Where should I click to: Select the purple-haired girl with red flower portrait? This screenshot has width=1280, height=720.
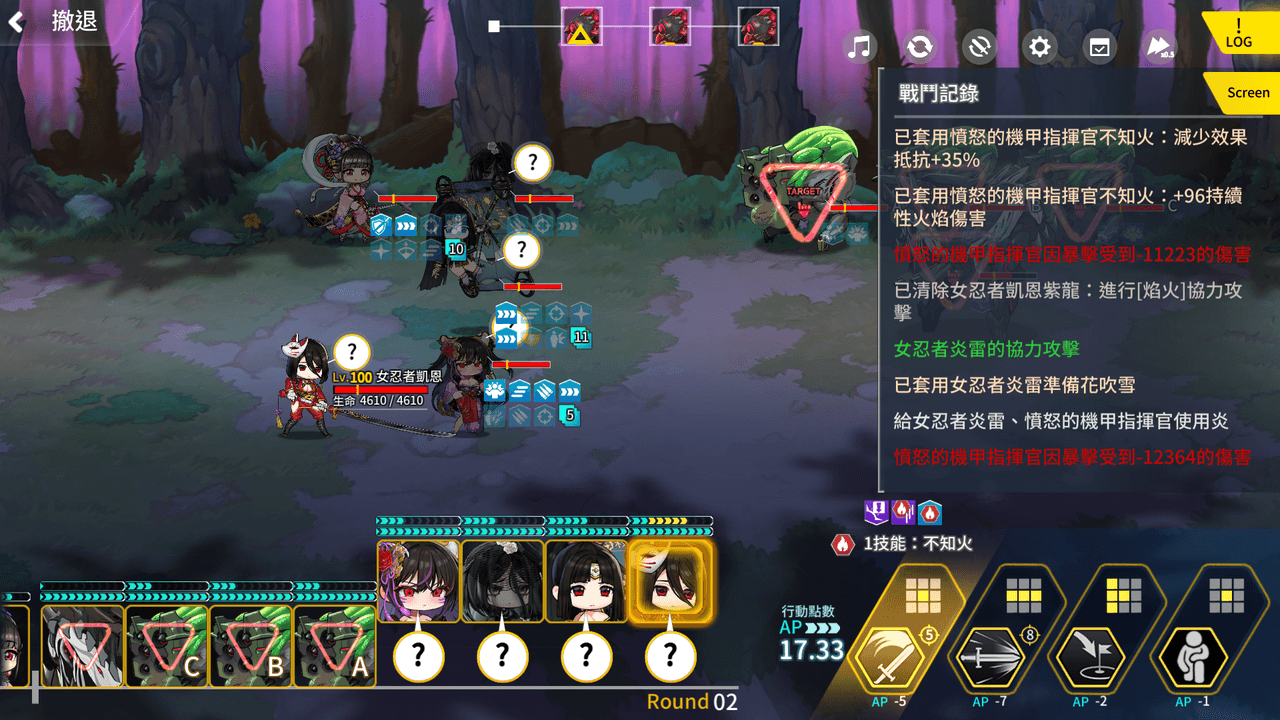[x=419, y=582]
